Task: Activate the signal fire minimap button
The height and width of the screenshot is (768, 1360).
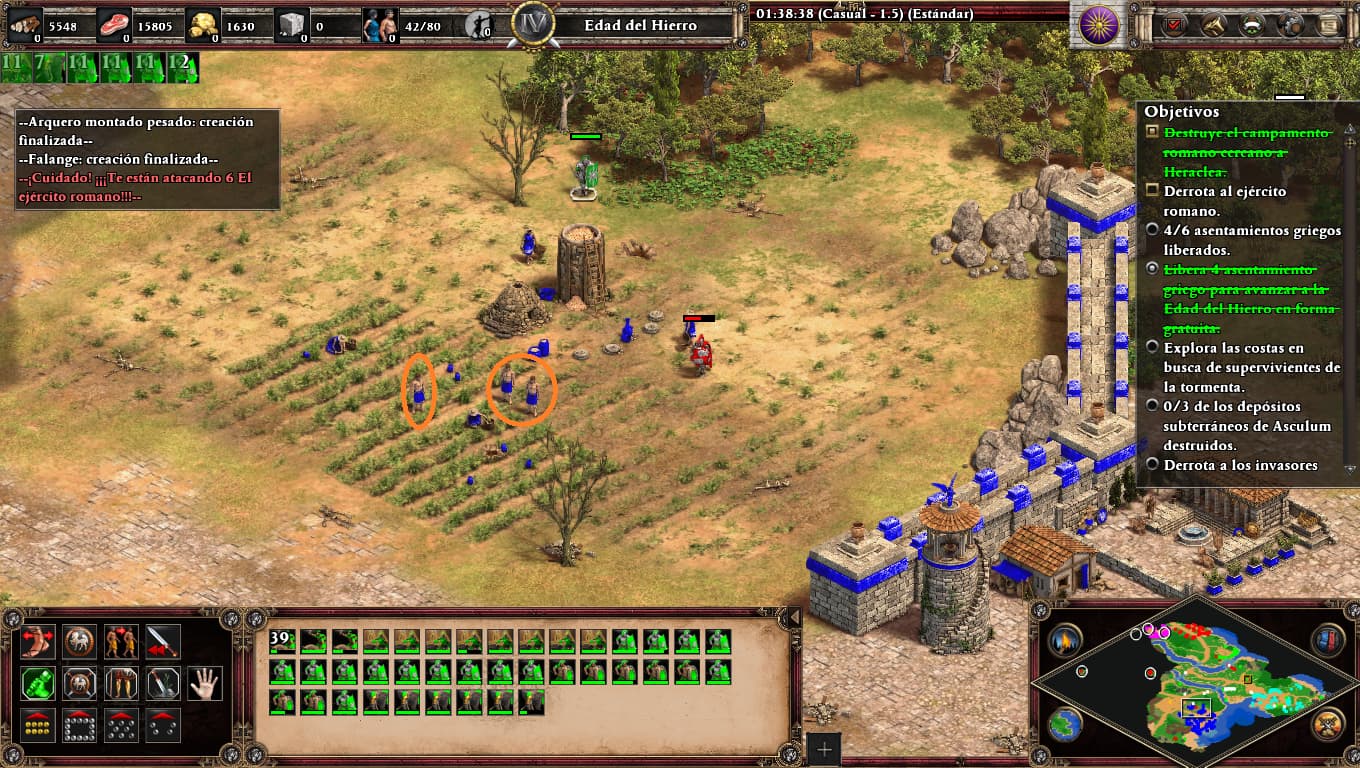Action: coord(1066,640)
